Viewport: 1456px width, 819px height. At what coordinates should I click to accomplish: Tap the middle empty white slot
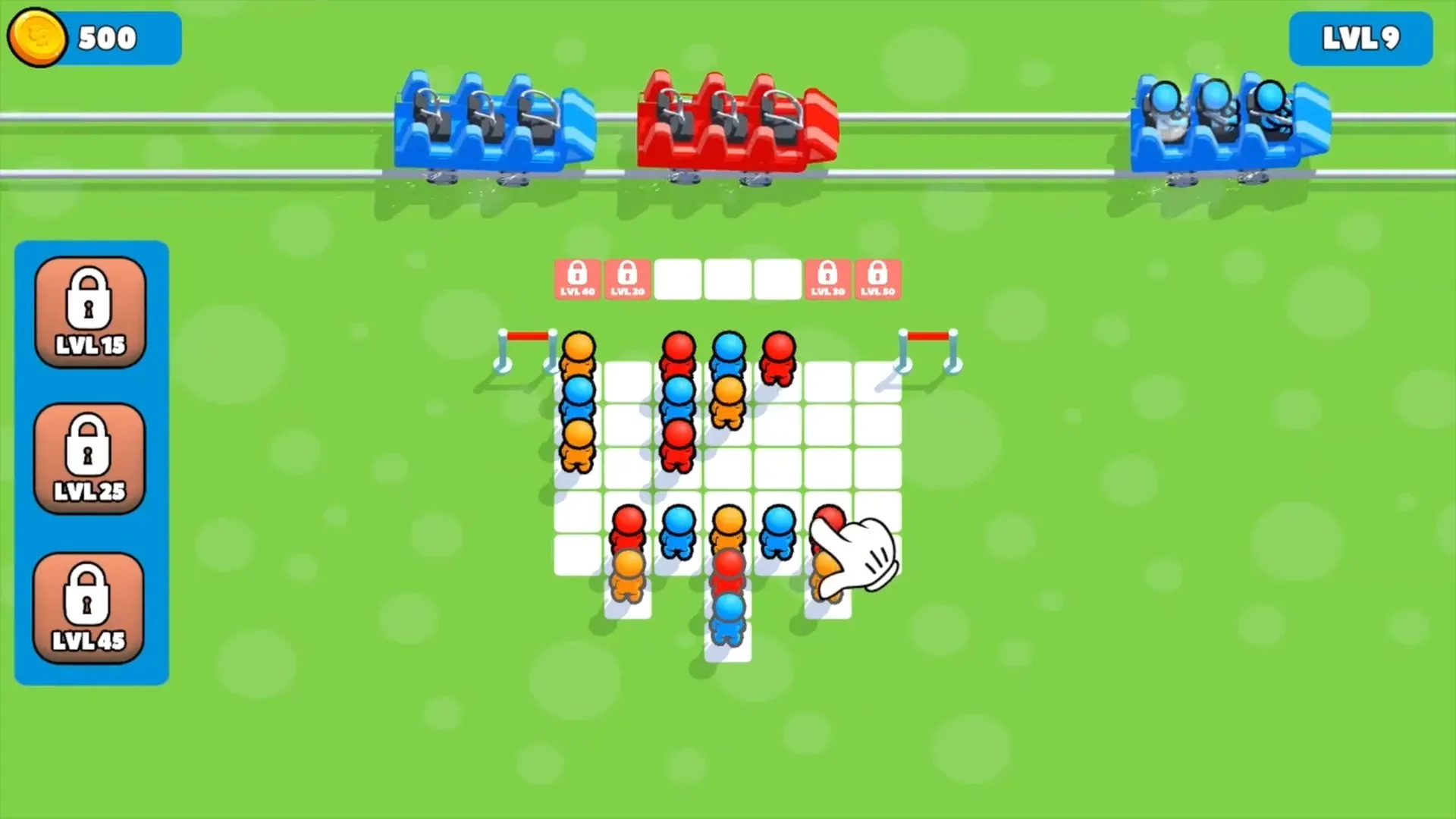coord(726,278)
